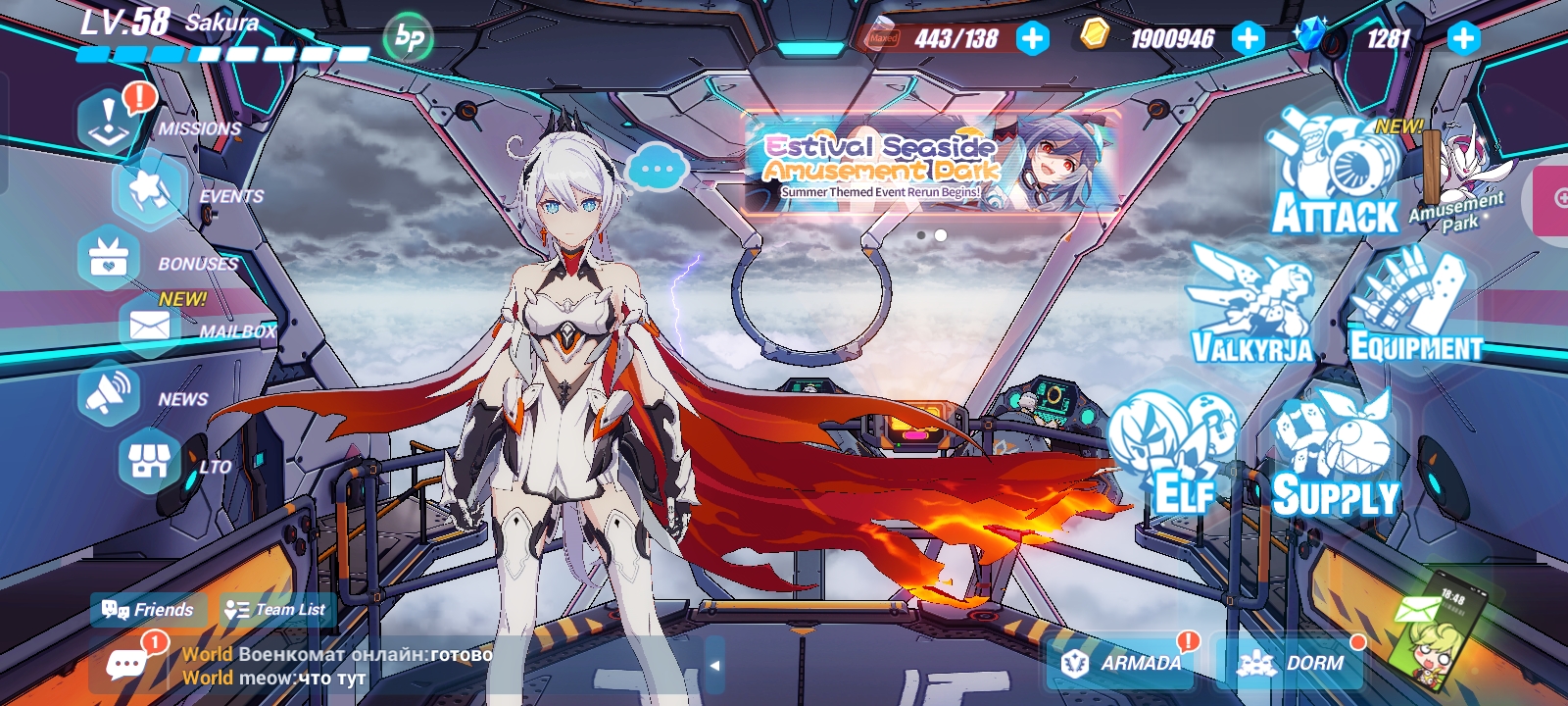Open the Supply gacha screen

(1333, 451)
